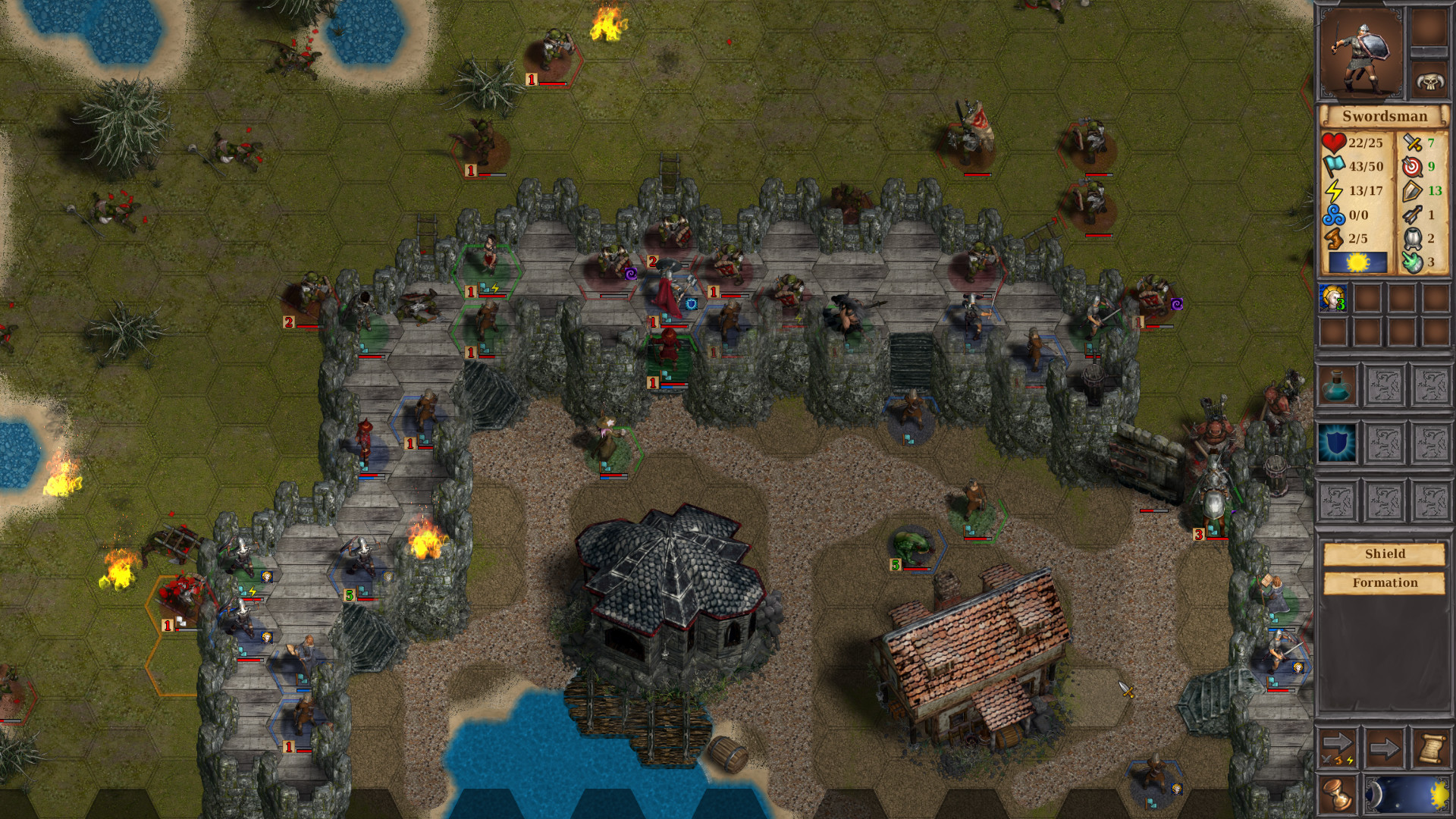Image resolution: width=1456 pixels, height=819 pixels.
Task: Select the Swordsman unit portrait
Action: pos(1361,49)
